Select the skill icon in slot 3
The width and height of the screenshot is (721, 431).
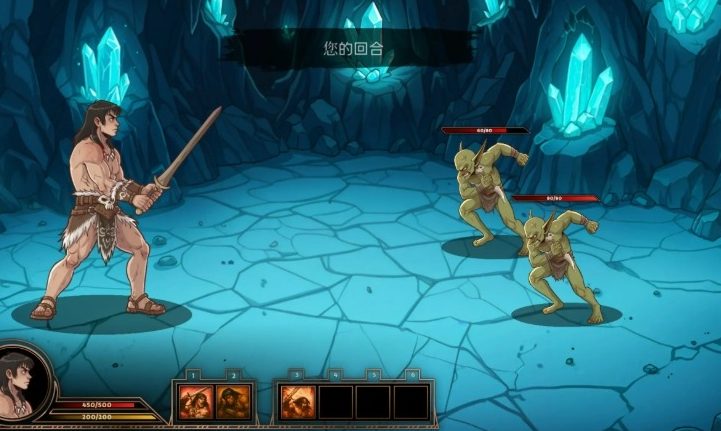click(296, 402)
